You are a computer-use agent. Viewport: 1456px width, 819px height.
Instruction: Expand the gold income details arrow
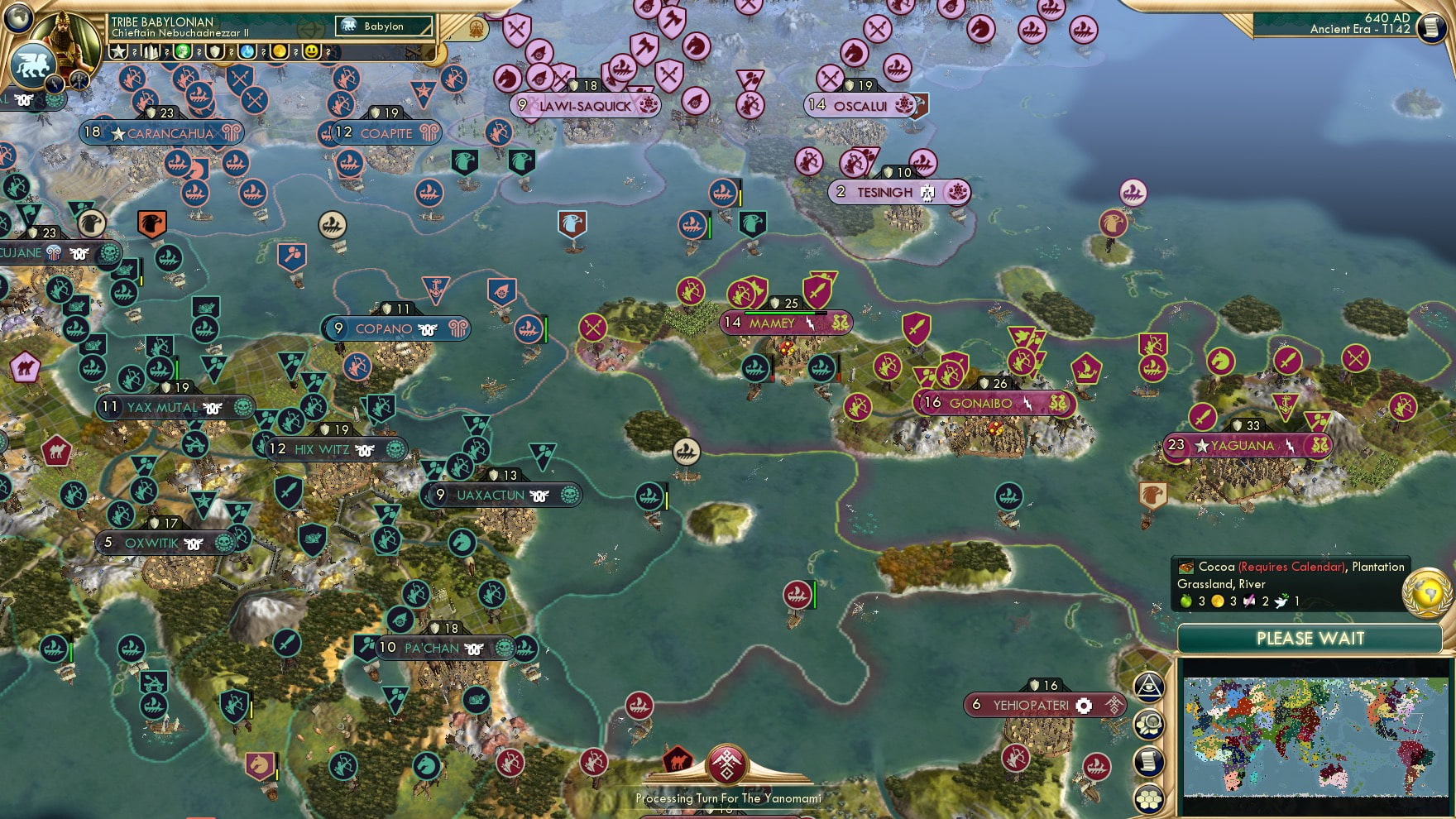295,52
